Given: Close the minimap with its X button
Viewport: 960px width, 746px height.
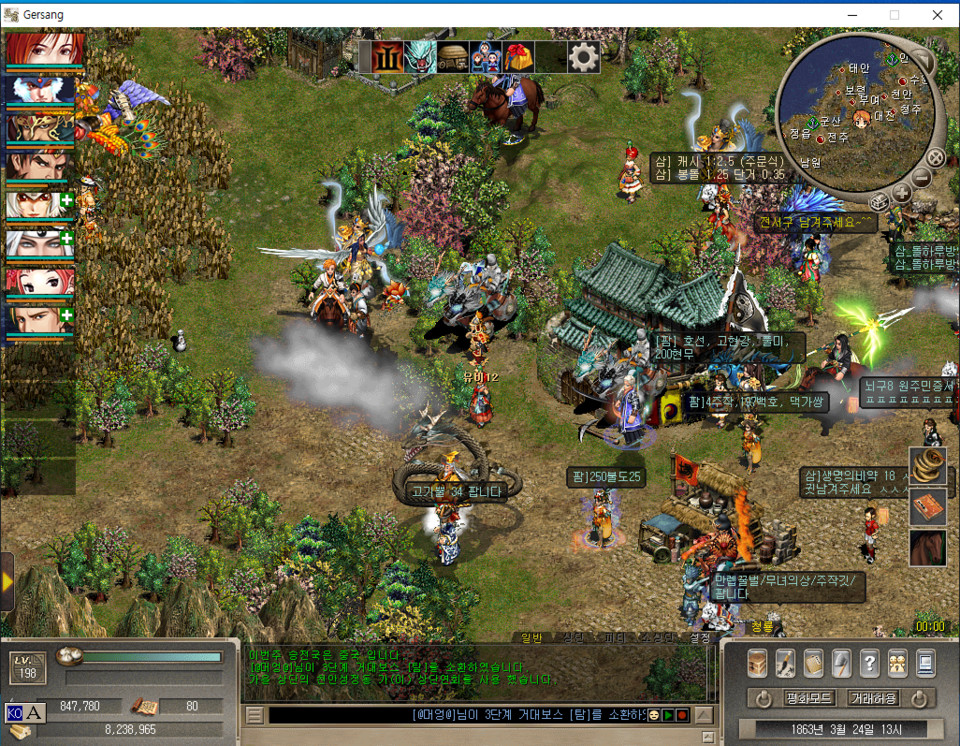Looking at the screenshot, I should [x=934, y=158].
